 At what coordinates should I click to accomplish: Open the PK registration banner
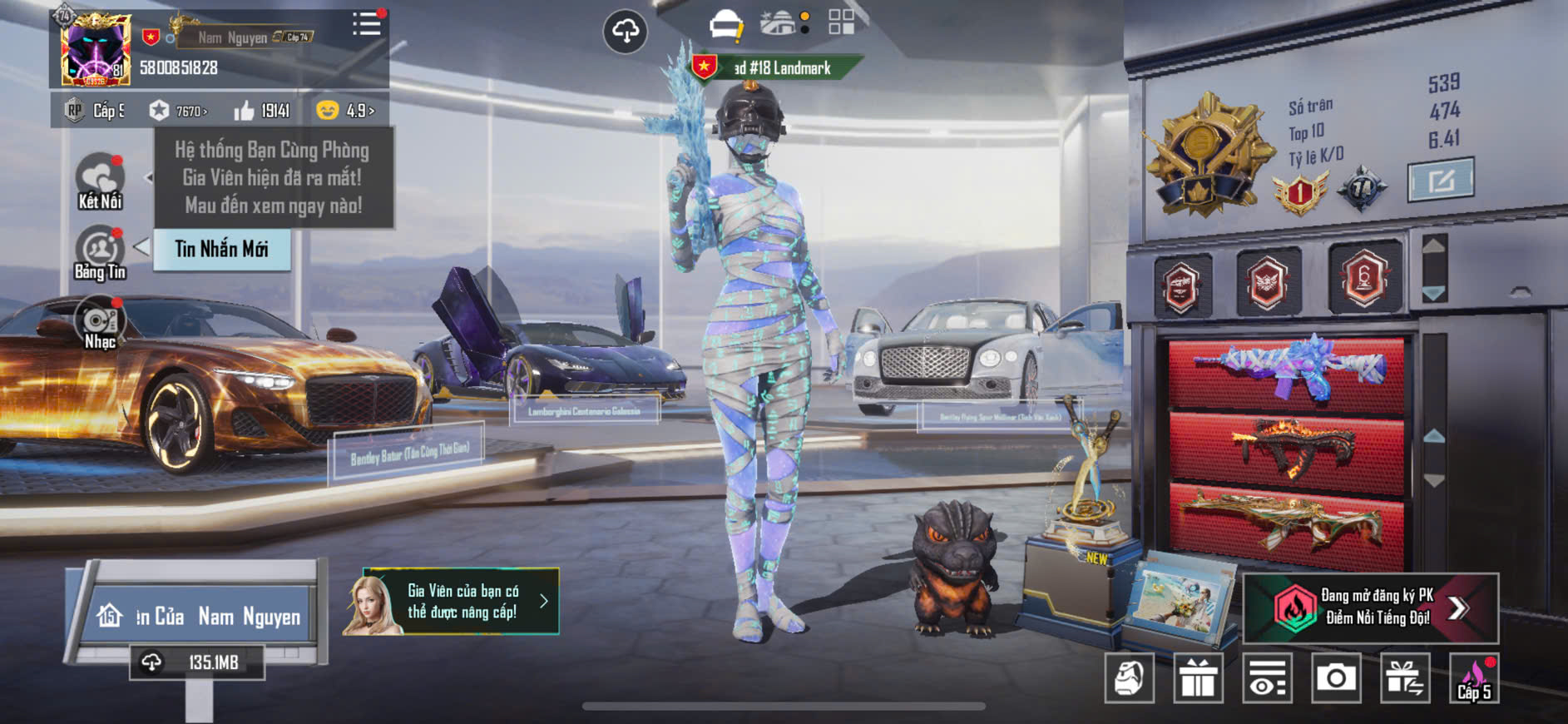pos(1370,607)
